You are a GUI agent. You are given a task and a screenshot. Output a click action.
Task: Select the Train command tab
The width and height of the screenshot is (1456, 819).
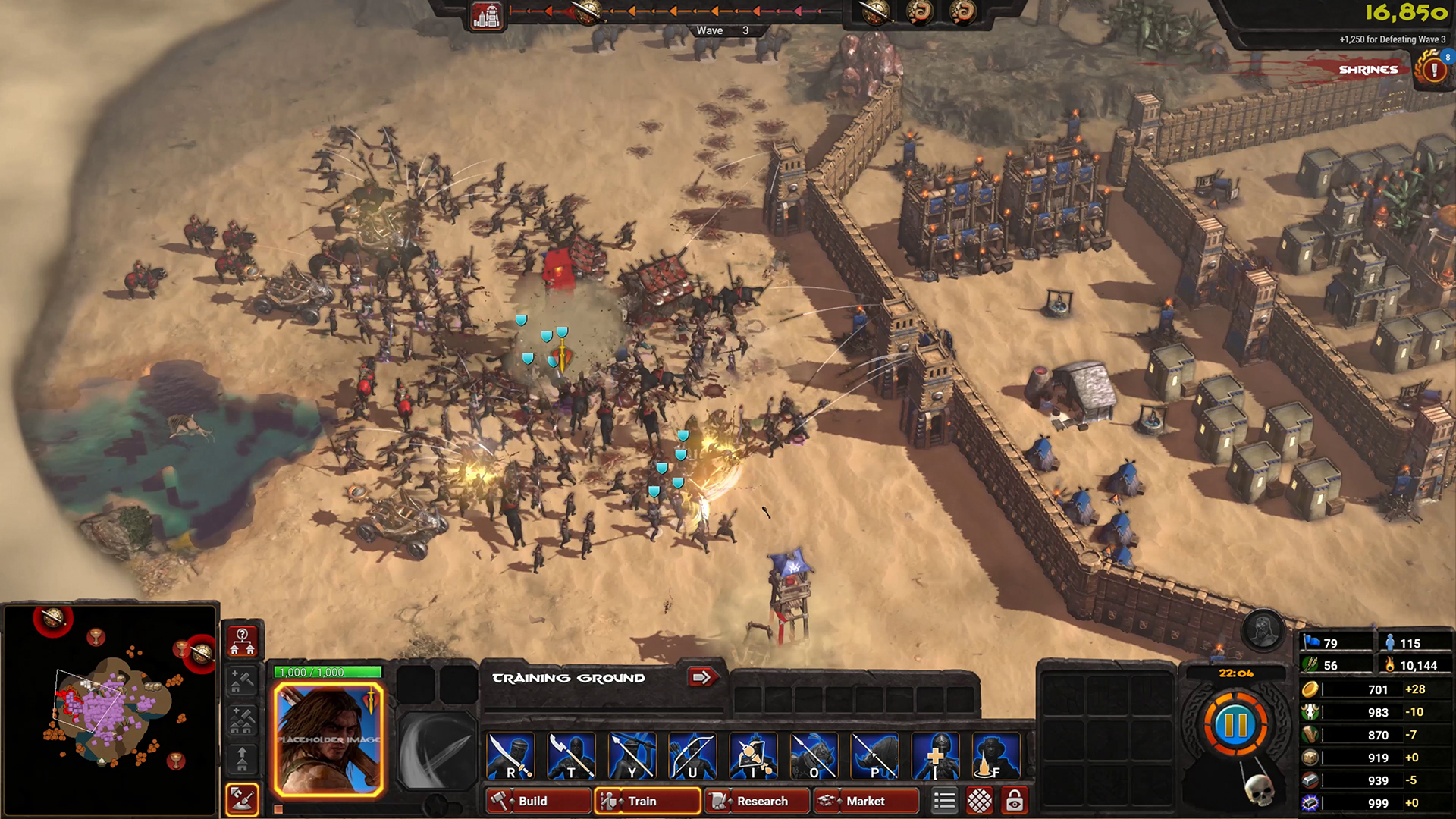pos(647,801)
